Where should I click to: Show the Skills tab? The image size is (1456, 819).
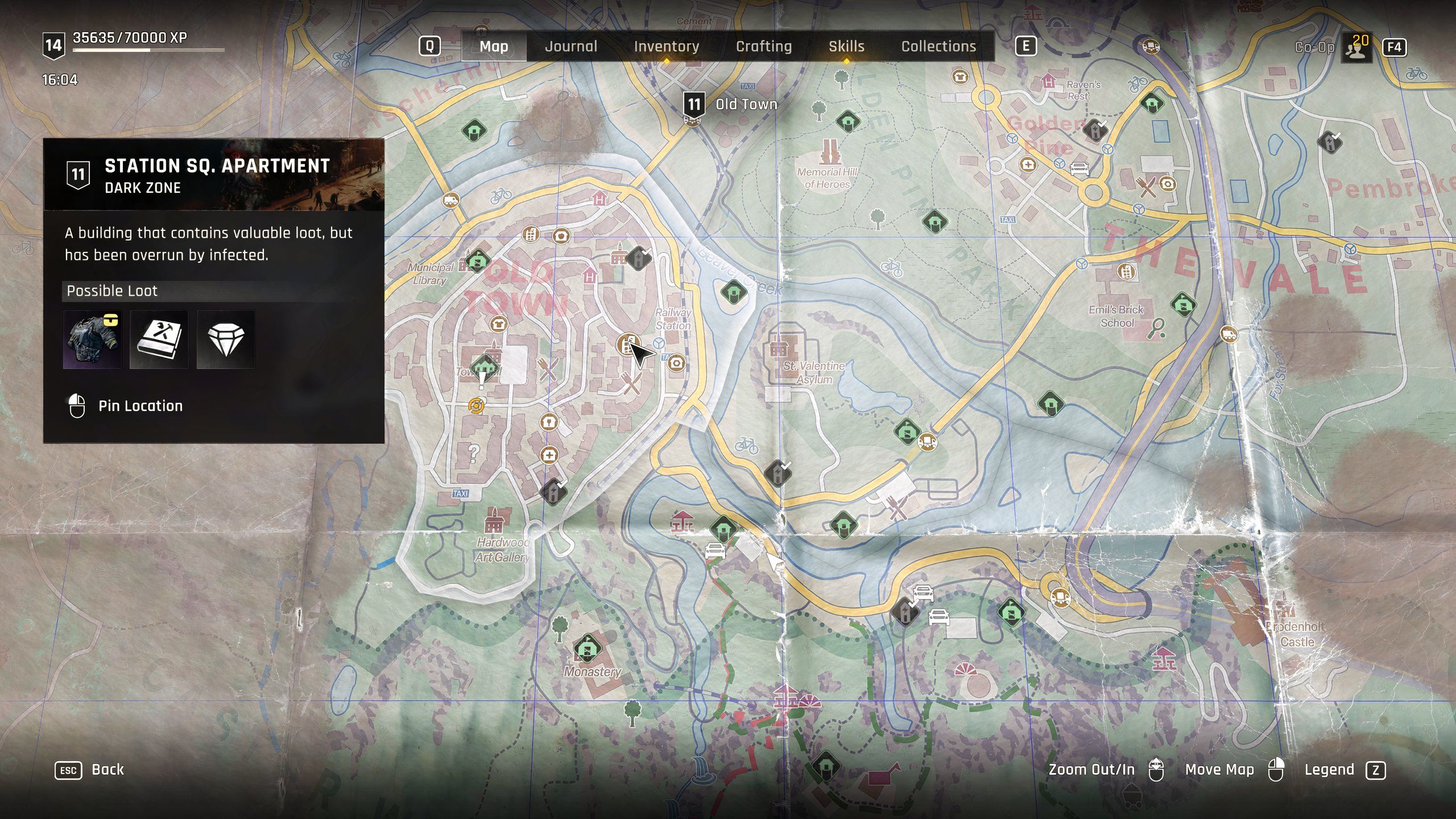846,47
